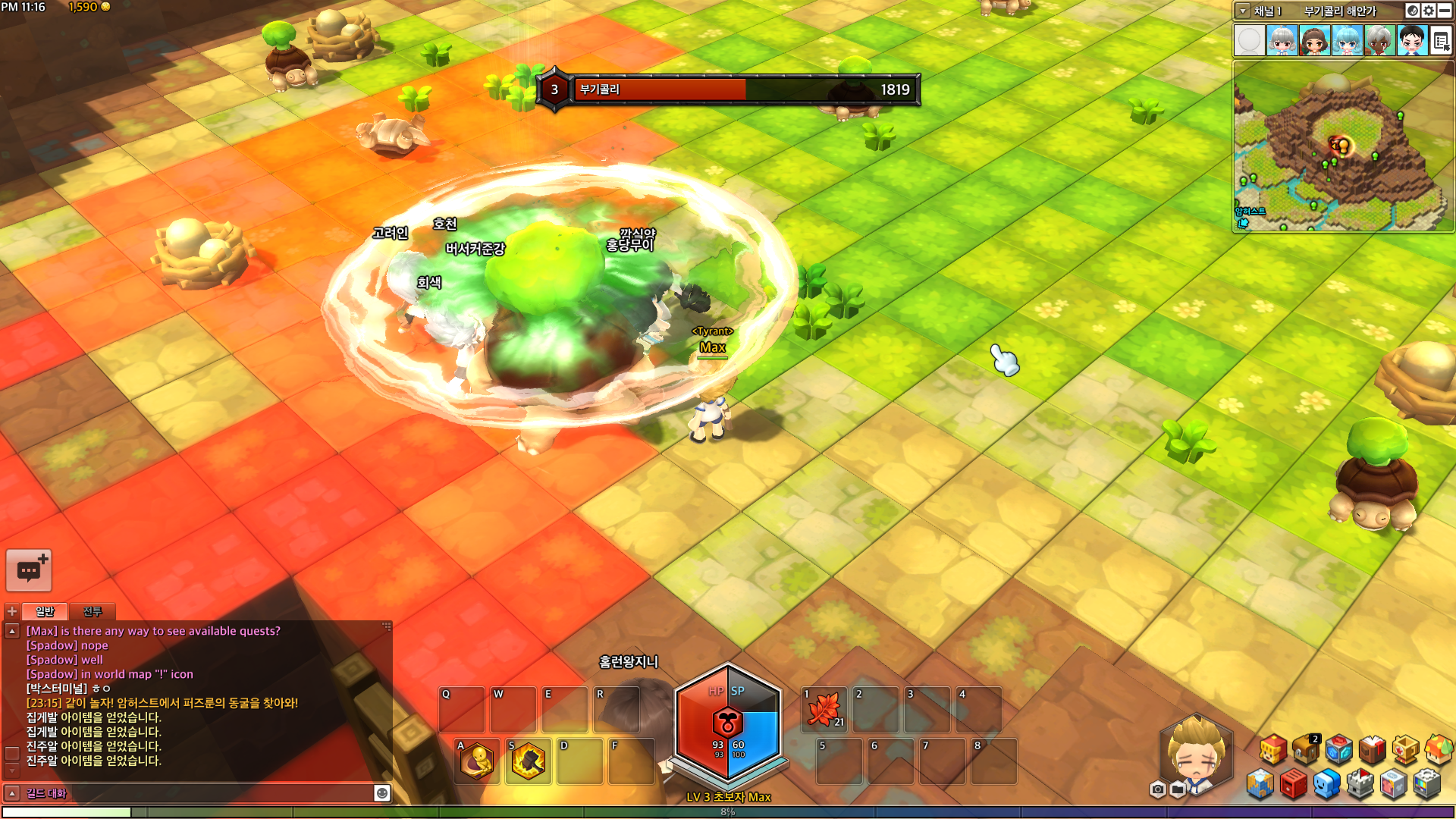Select the blue-haired player portrait

[x=1347, y=40]
